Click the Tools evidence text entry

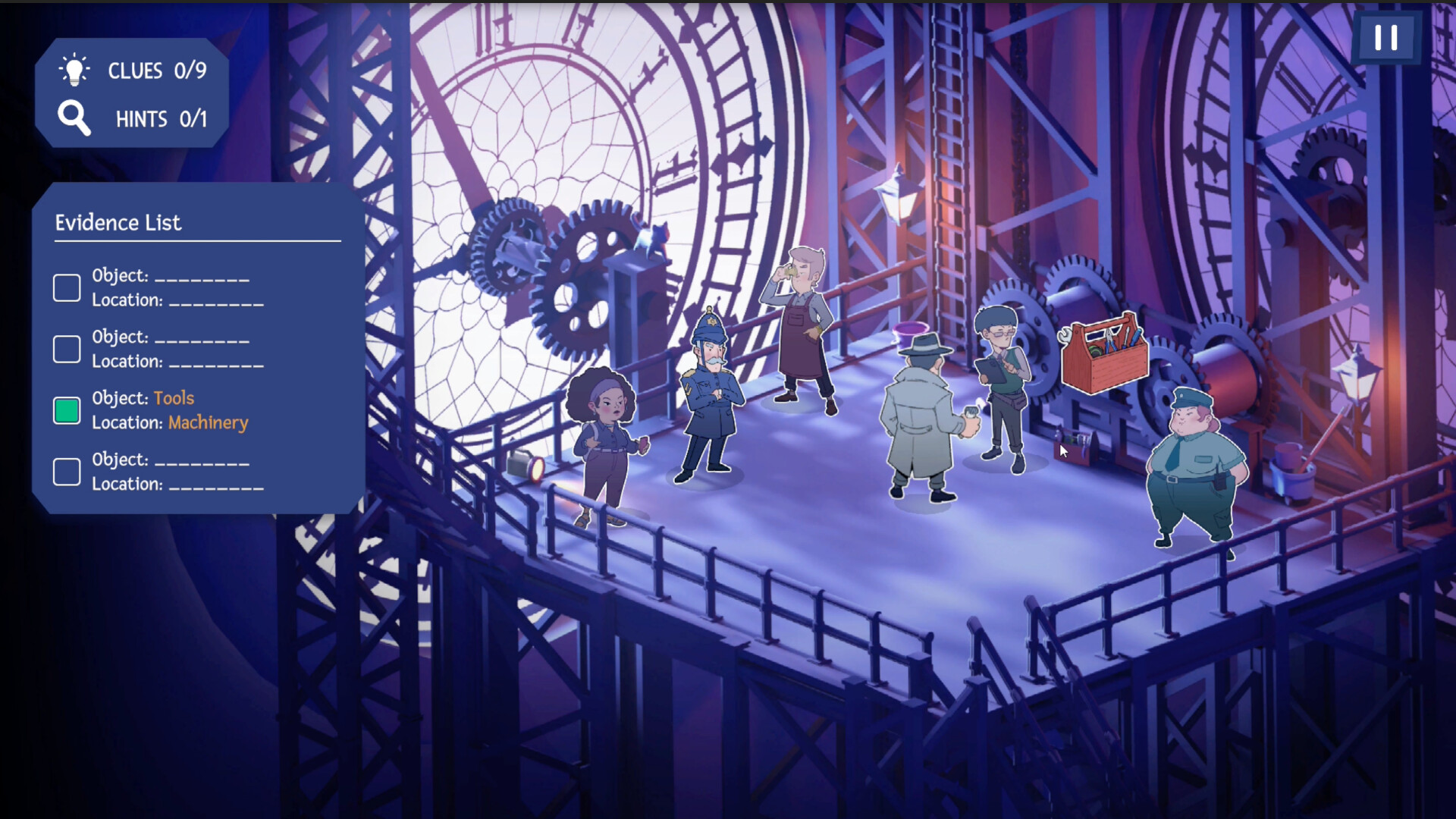coord(173,397)
